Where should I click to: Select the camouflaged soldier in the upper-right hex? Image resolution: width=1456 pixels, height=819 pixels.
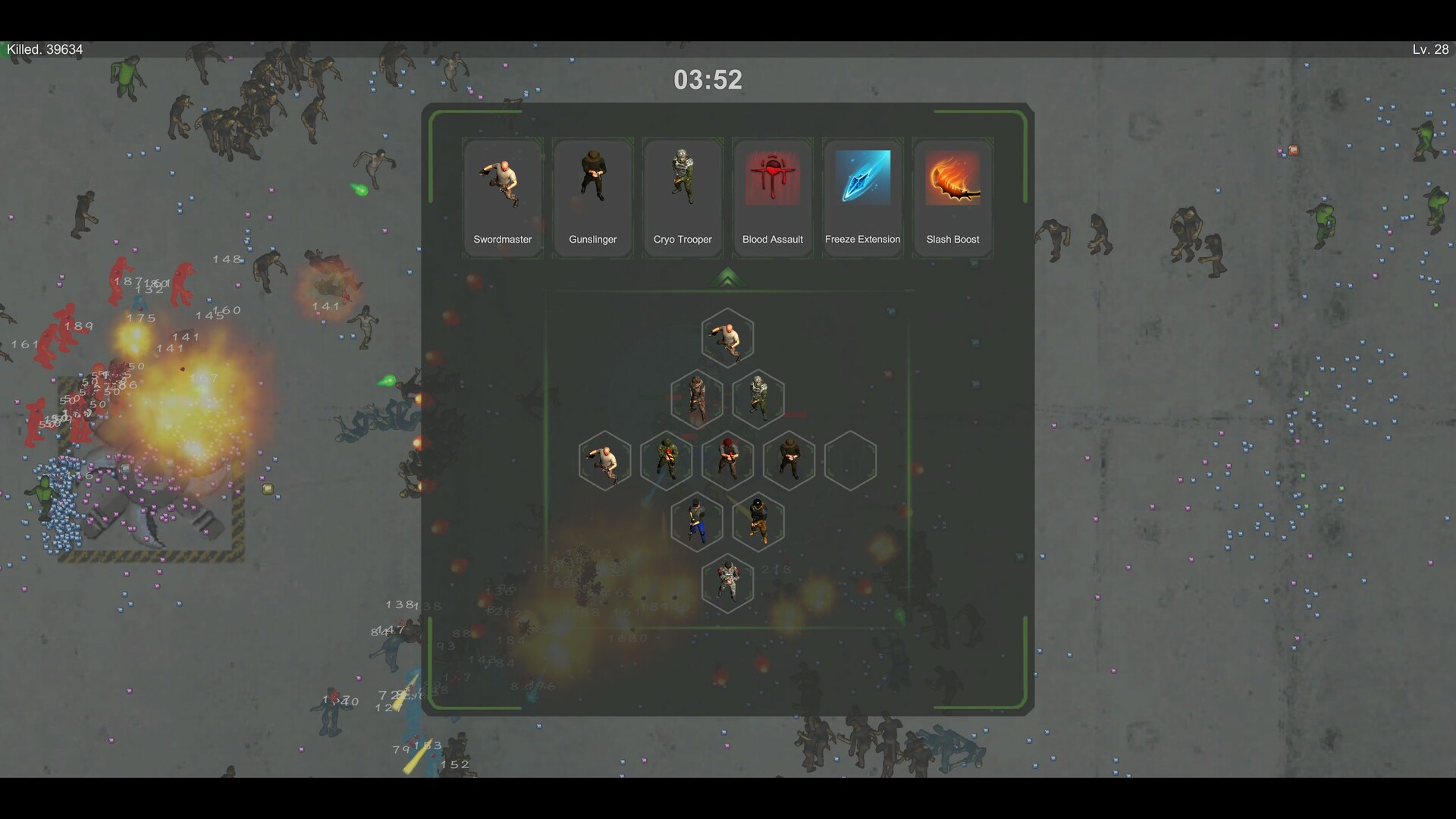click(758, 398)
